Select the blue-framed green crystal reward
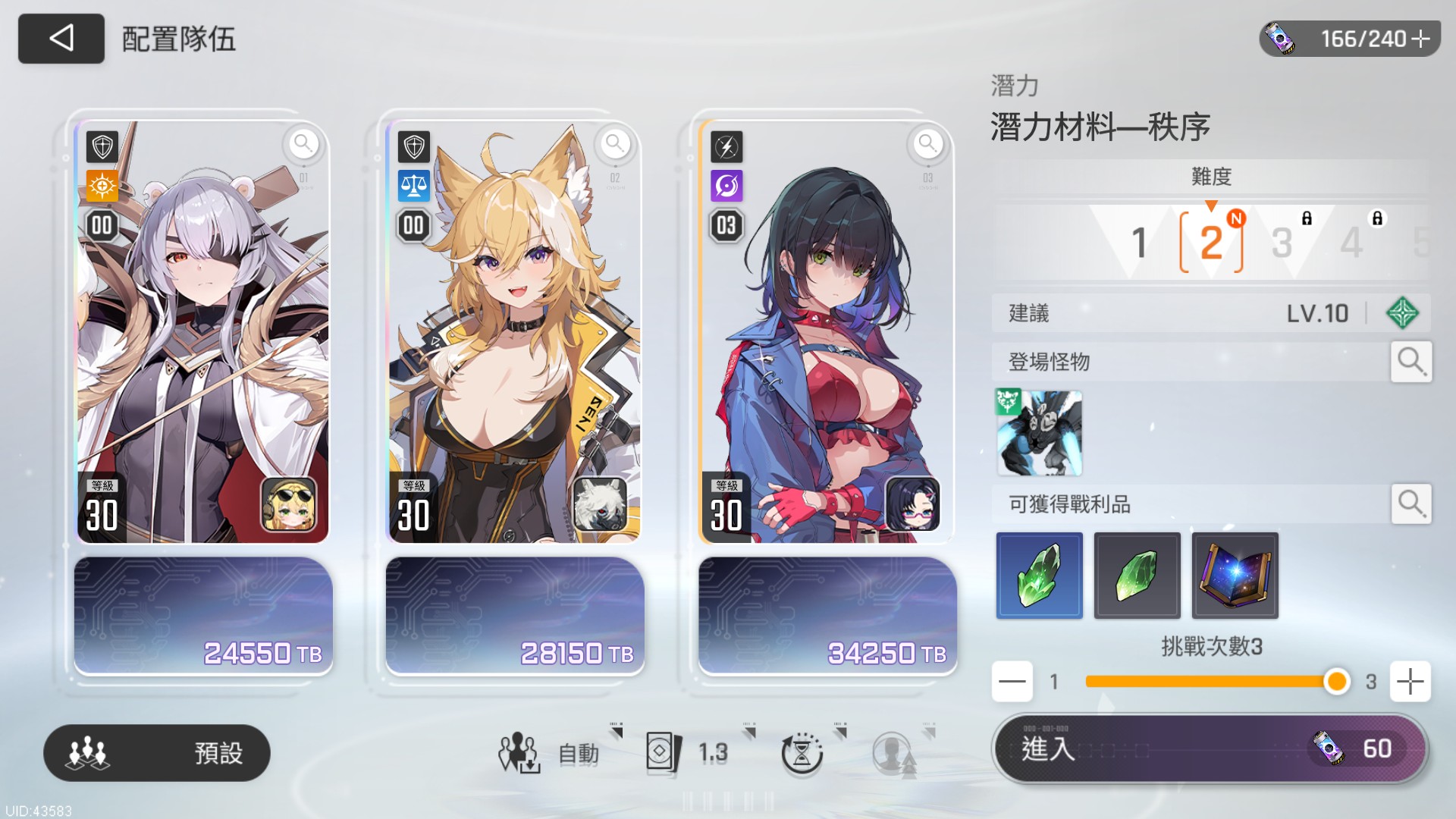The height and width of the screenshot is (819, 1456). click(x=1039, y=576)
